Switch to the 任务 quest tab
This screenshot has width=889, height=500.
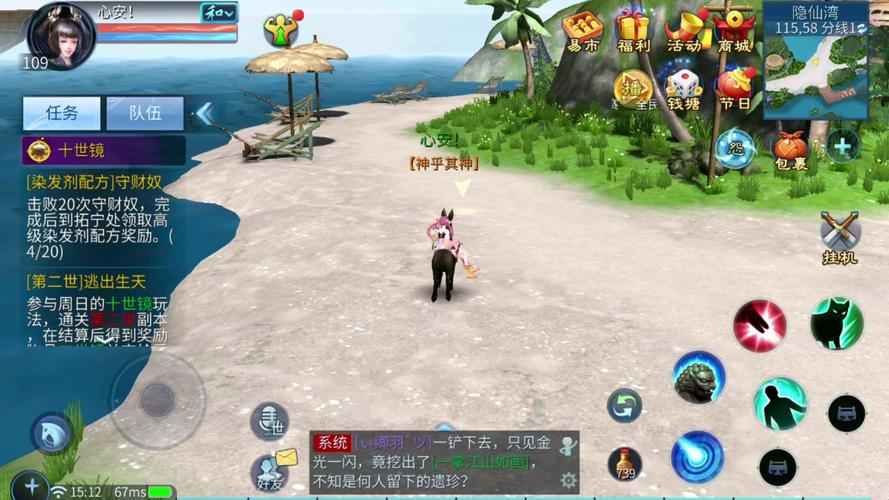[x=61, y=113]
